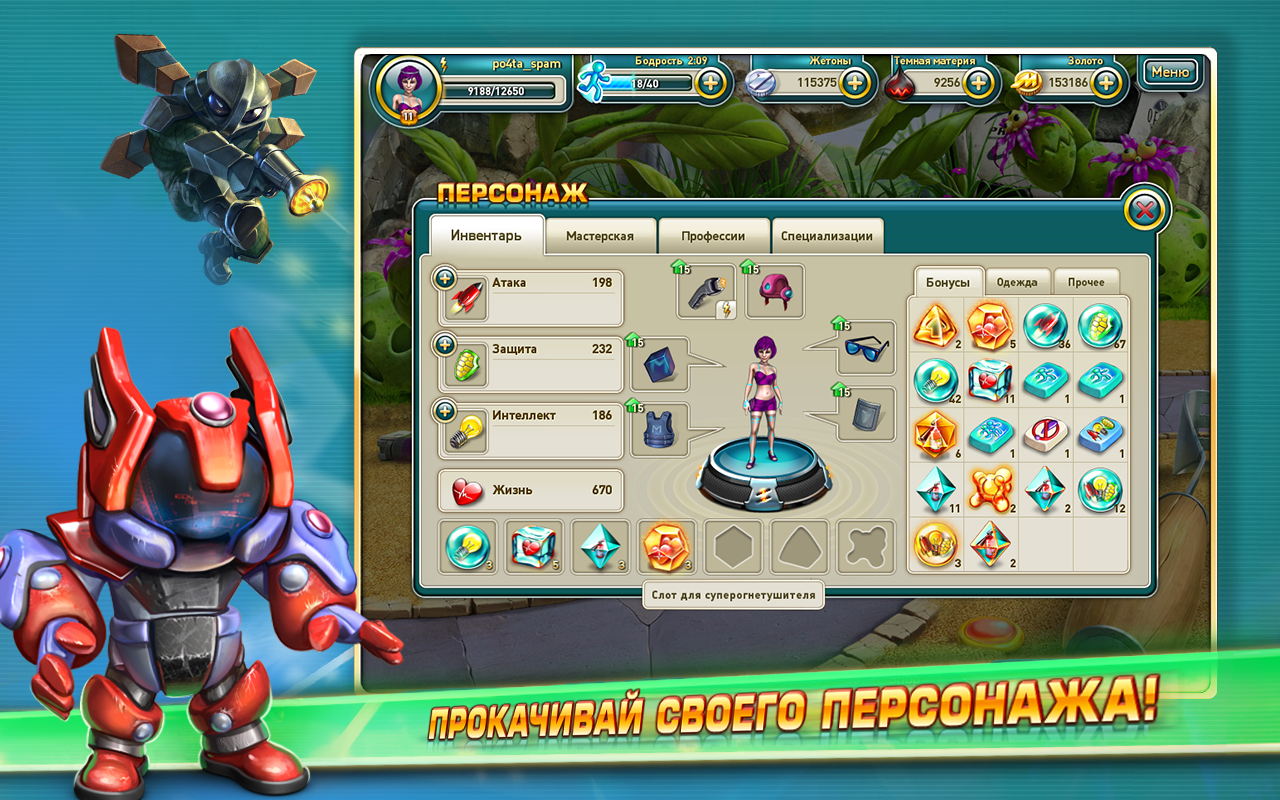Switch to the Мастерская tab
1280x800 pixels.
click(x=601, y=234)
